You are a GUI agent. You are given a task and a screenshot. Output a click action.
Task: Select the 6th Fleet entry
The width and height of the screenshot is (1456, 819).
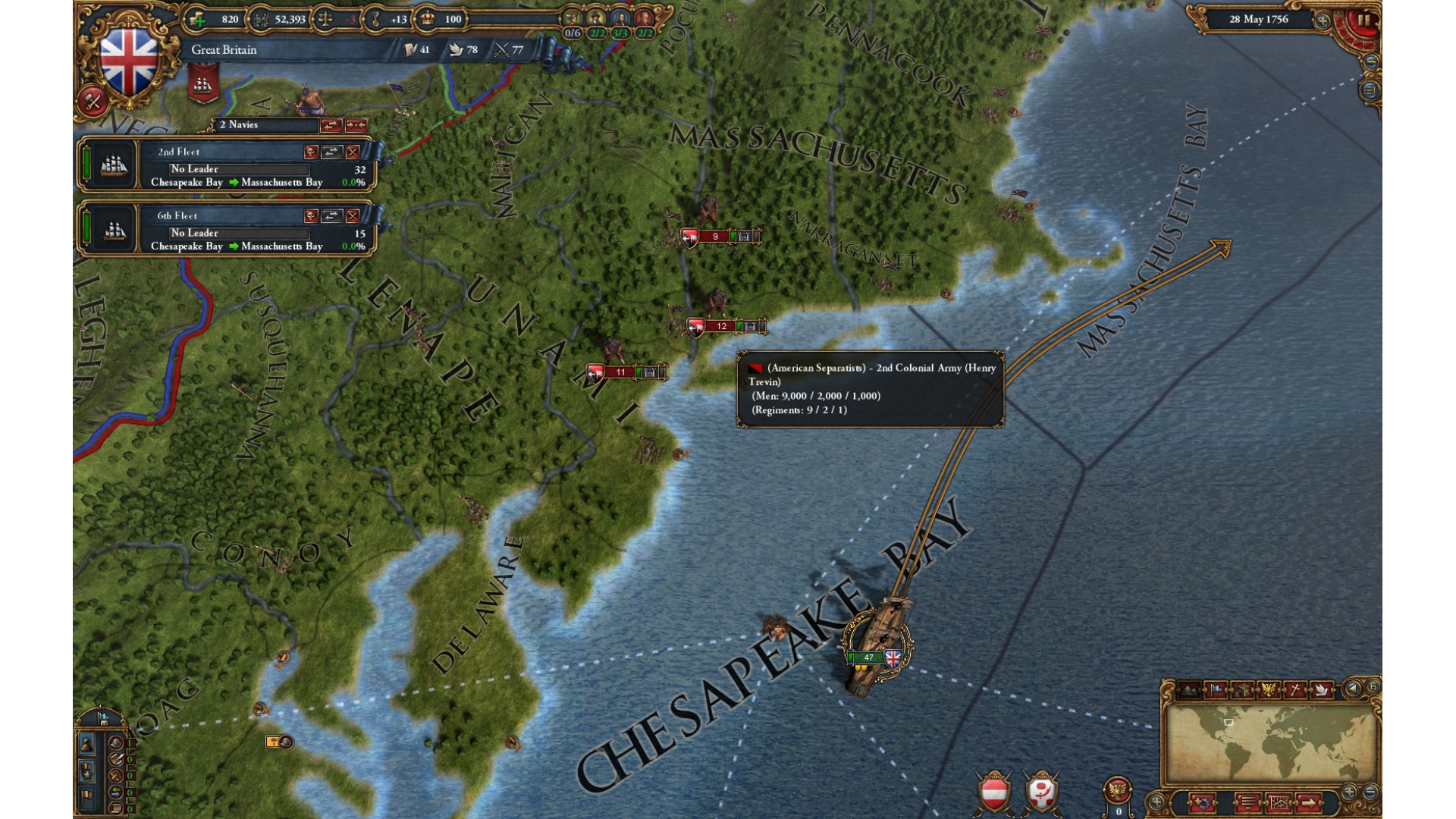pos(227,229)
